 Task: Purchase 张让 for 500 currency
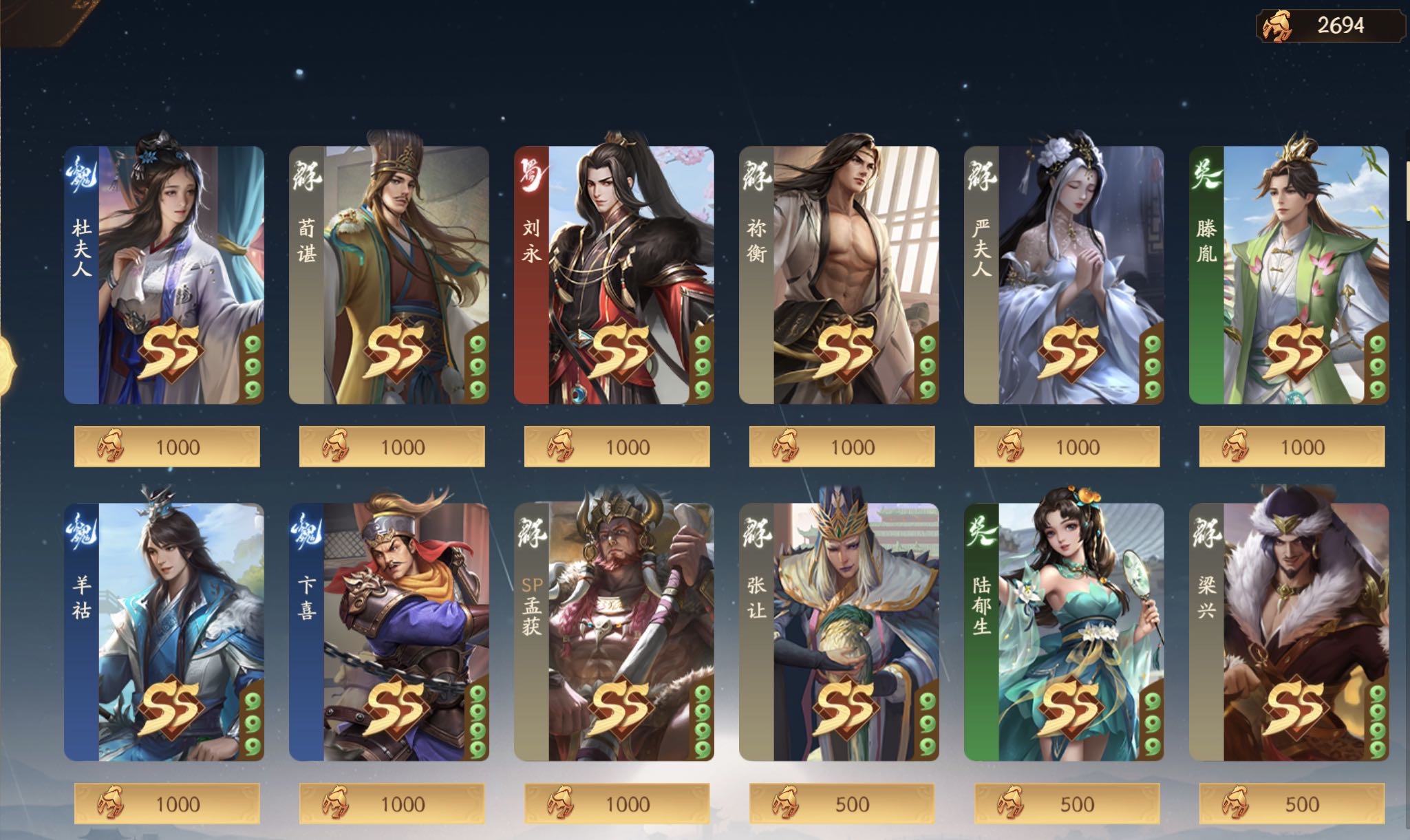[x=842, y=804]
